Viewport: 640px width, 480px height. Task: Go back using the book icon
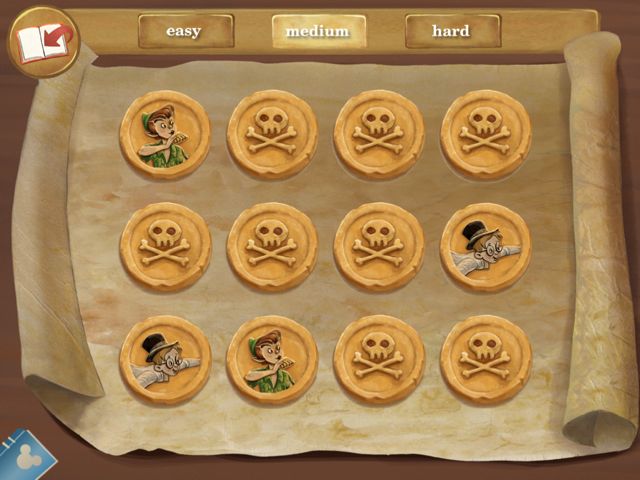43,42
